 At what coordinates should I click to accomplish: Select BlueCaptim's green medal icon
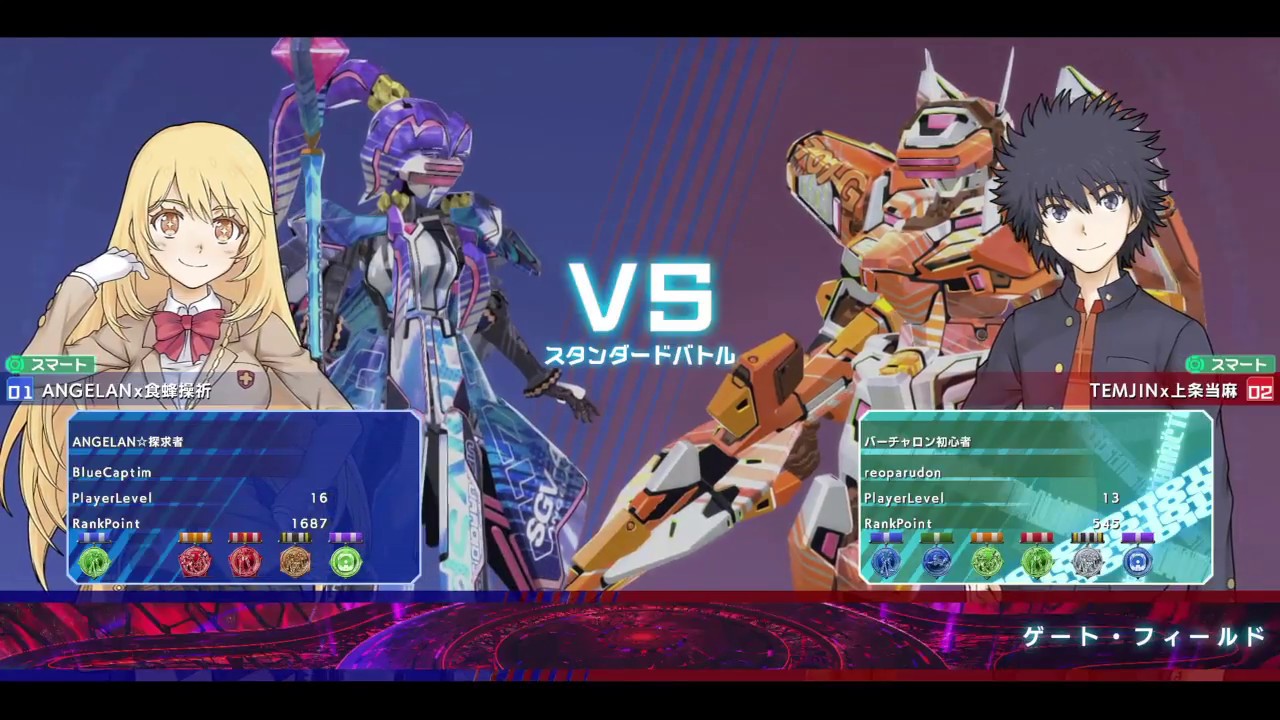[95, 560]
